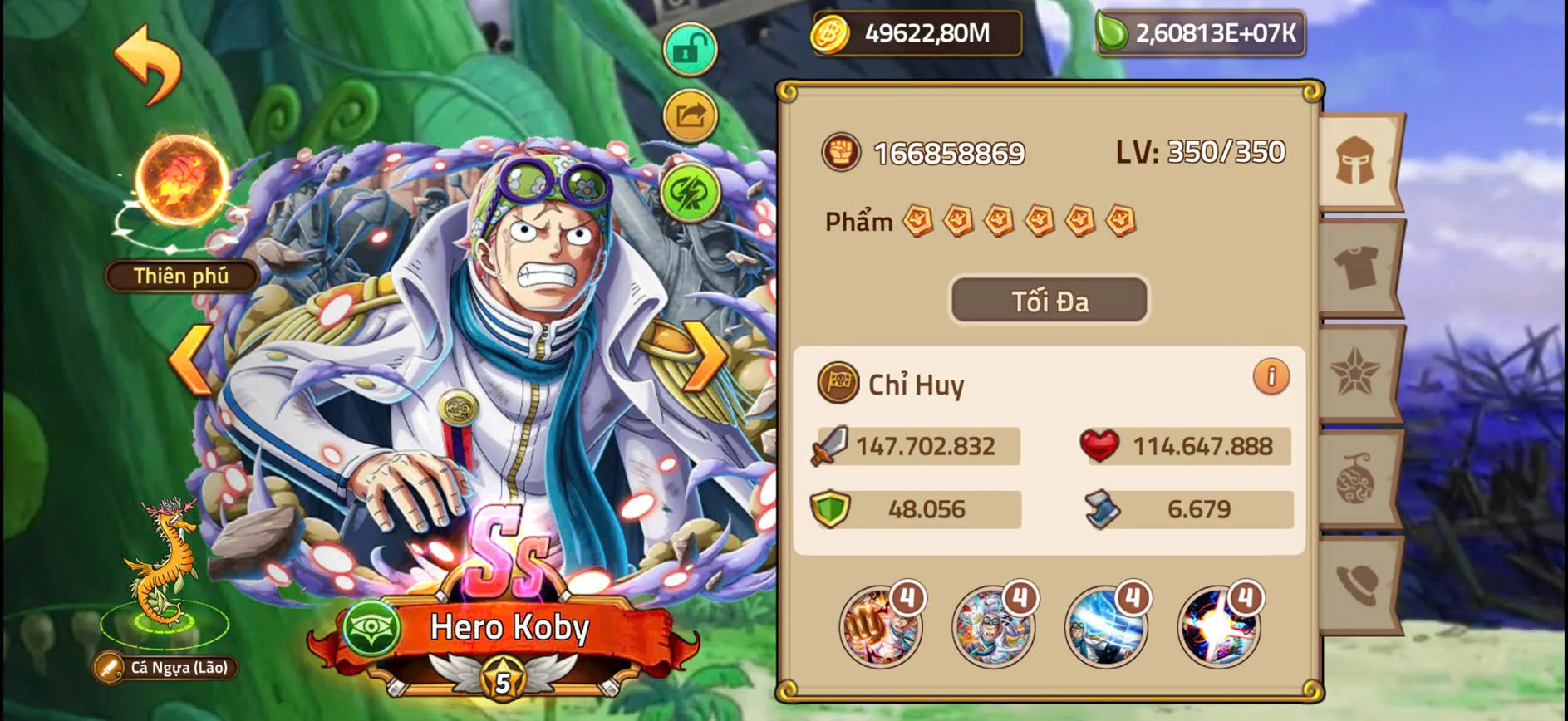Open the t-shirt costume tab
The height and width of the screenshot is (721, 1568).
point(1359,267)
